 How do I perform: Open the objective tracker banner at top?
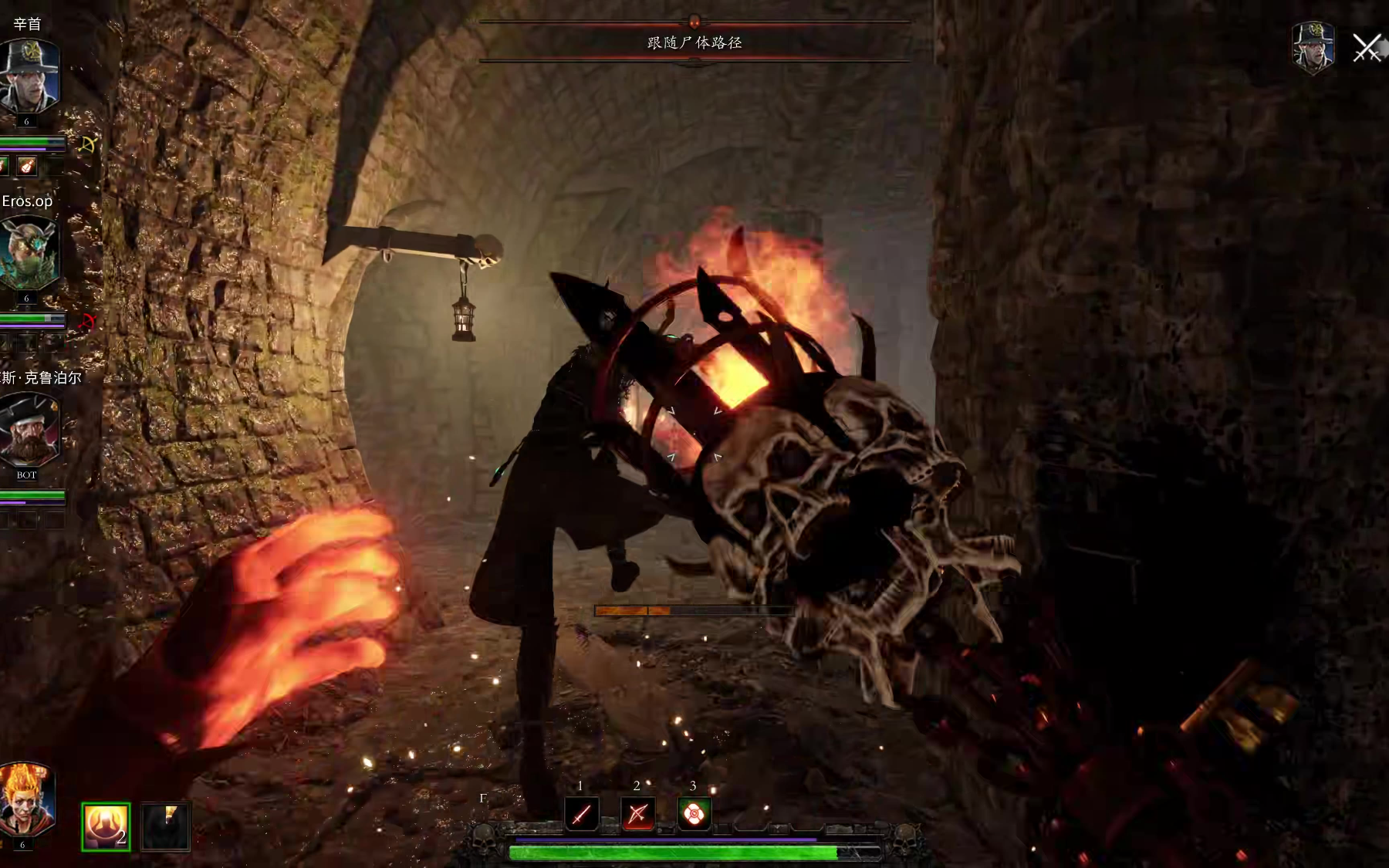[694, 42]
